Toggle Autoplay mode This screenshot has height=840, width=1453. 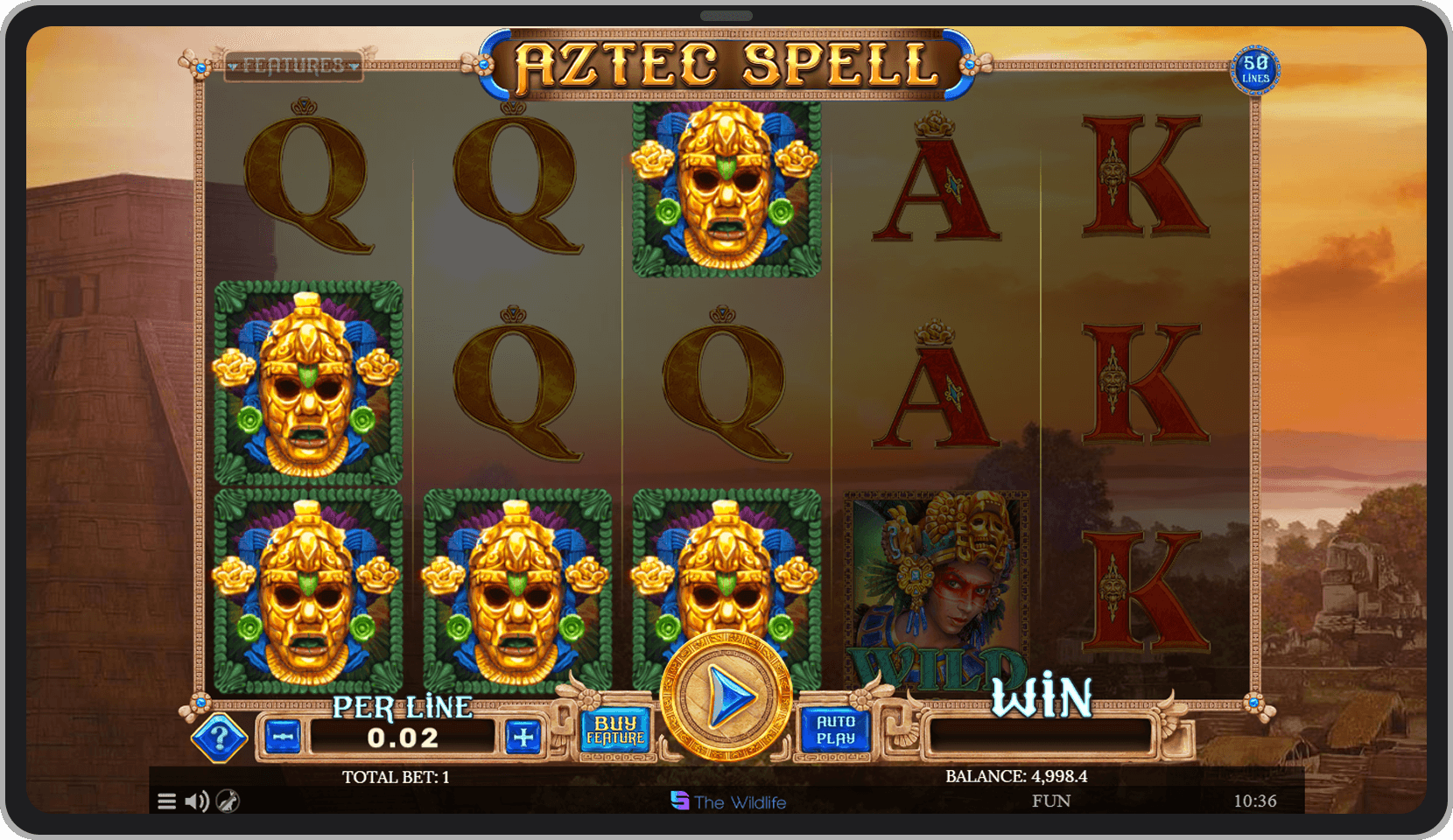point(837,729)
